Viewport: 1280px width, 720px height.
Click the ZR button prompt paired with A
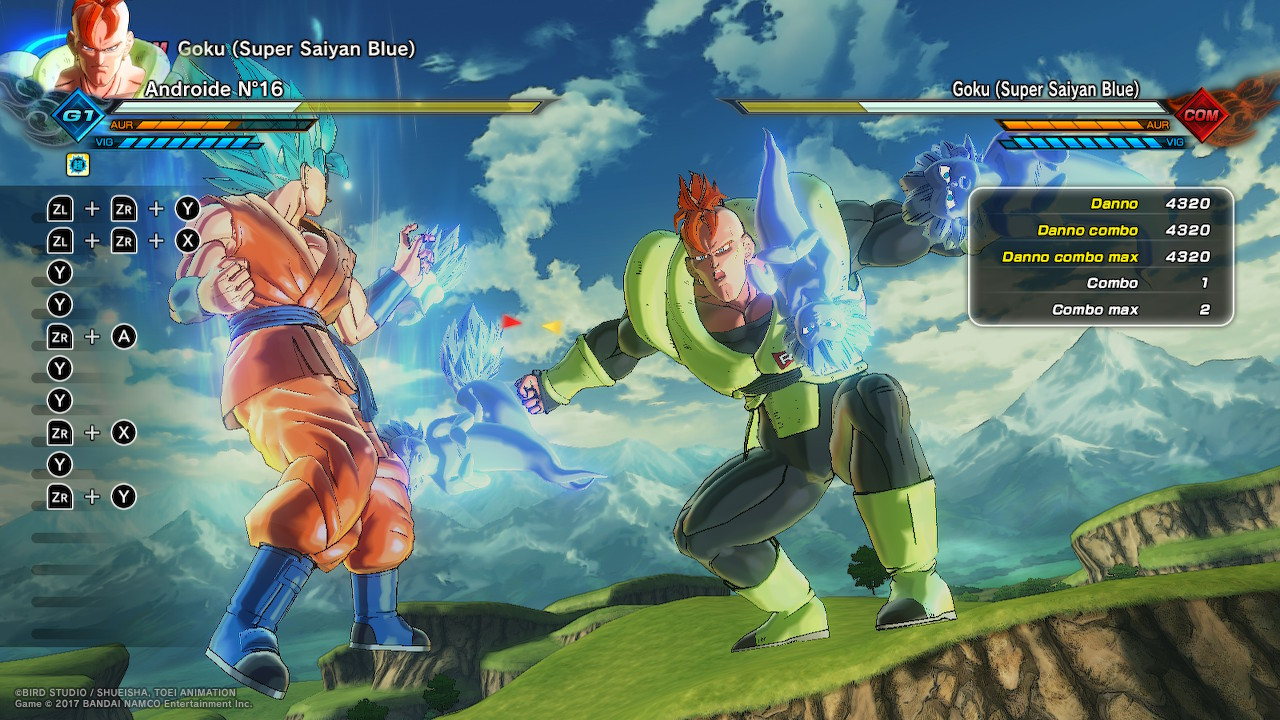(x=58, y=337)
